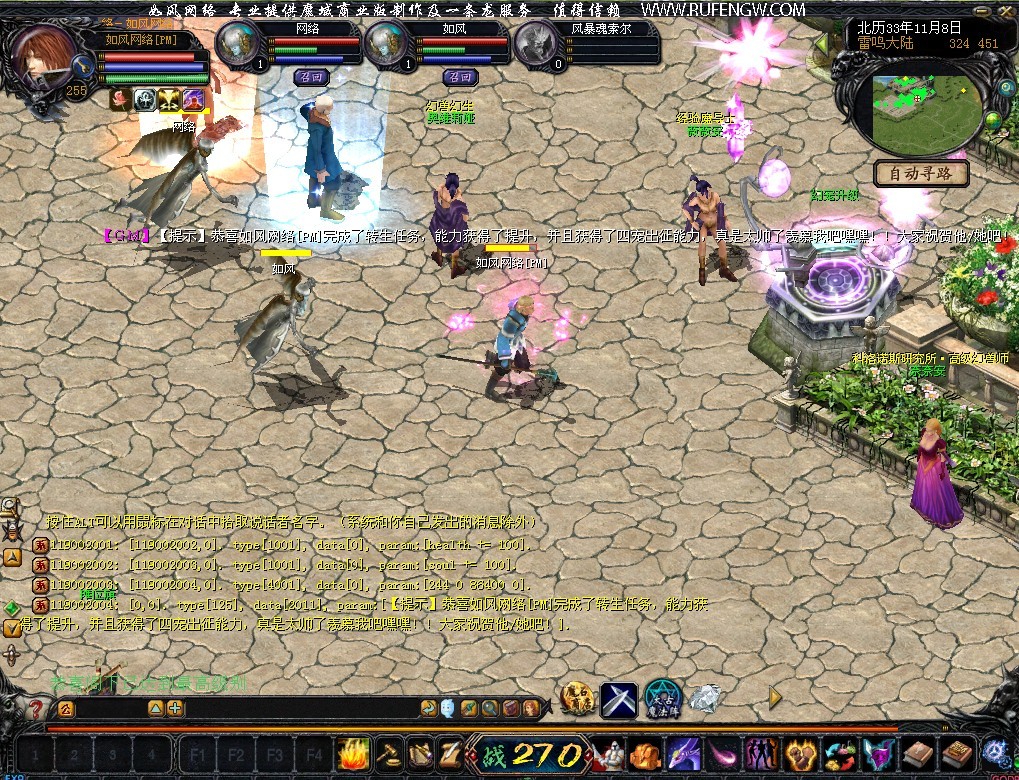Open the red question mark help button
This screenshot has width=1019, height=780.
pos(35,709)
